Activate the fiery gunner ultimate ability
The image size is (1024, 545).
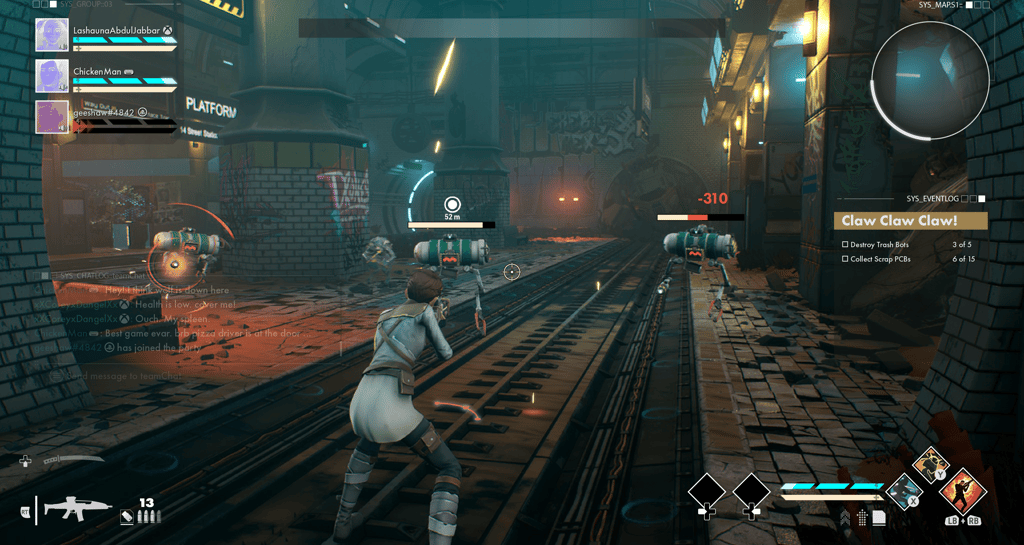click(x=964, y=491)
